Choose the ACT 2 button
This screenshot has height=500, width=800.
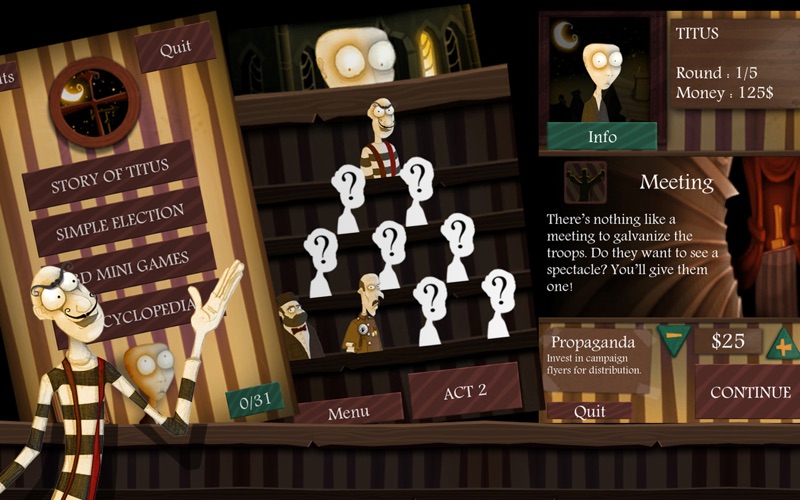(x=464, y=390)
